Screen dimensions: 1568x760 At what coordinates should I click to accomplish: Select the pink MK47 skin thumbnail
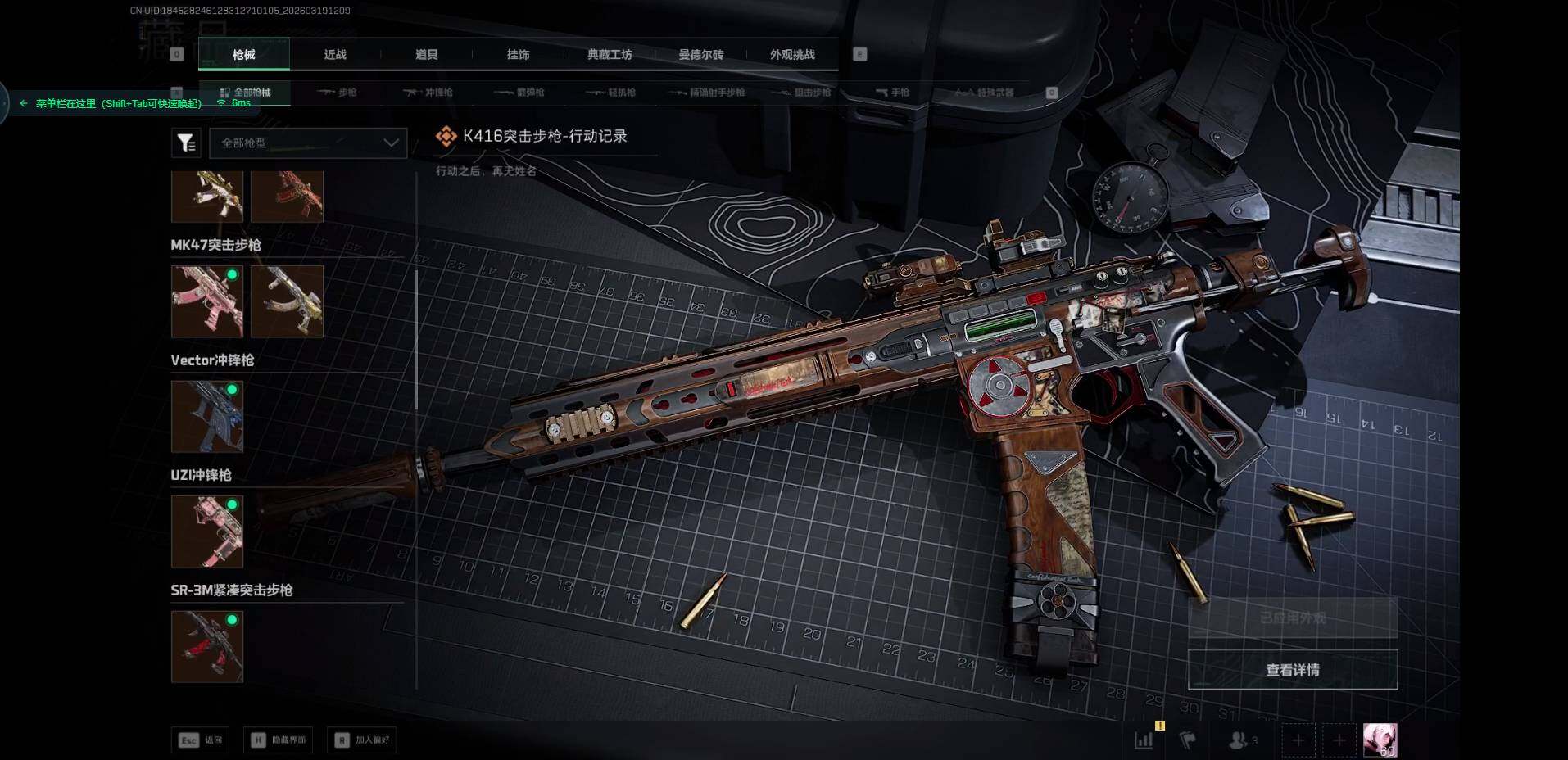point(207,301)
